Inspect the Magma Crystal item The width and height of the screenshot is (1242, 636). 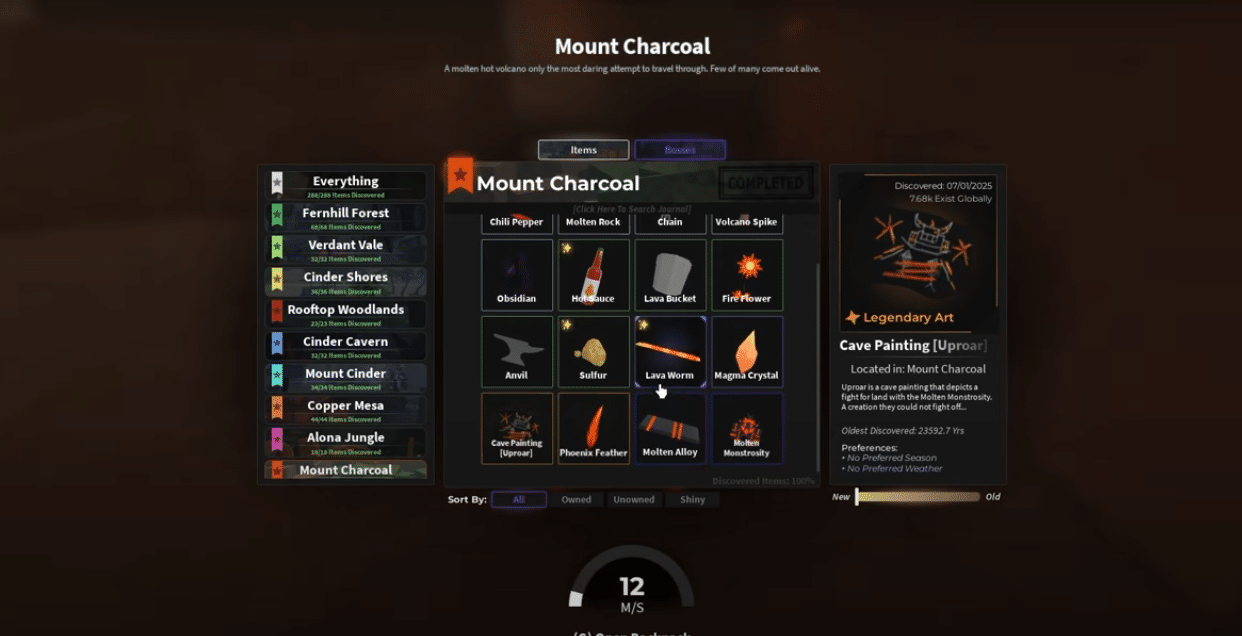747,352
